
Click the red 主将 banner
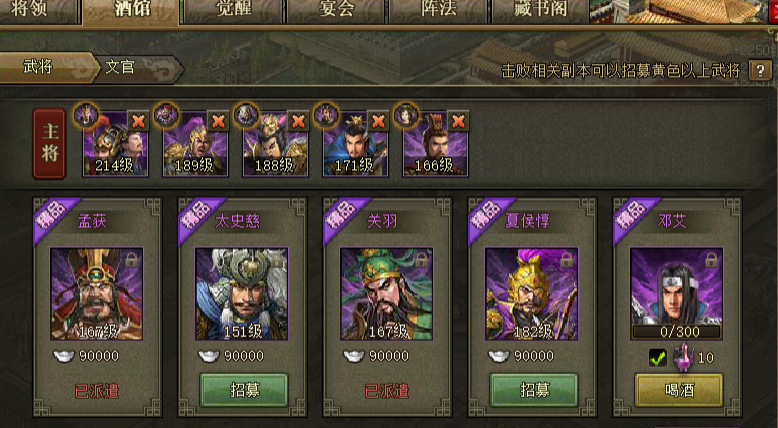point(50,143)
